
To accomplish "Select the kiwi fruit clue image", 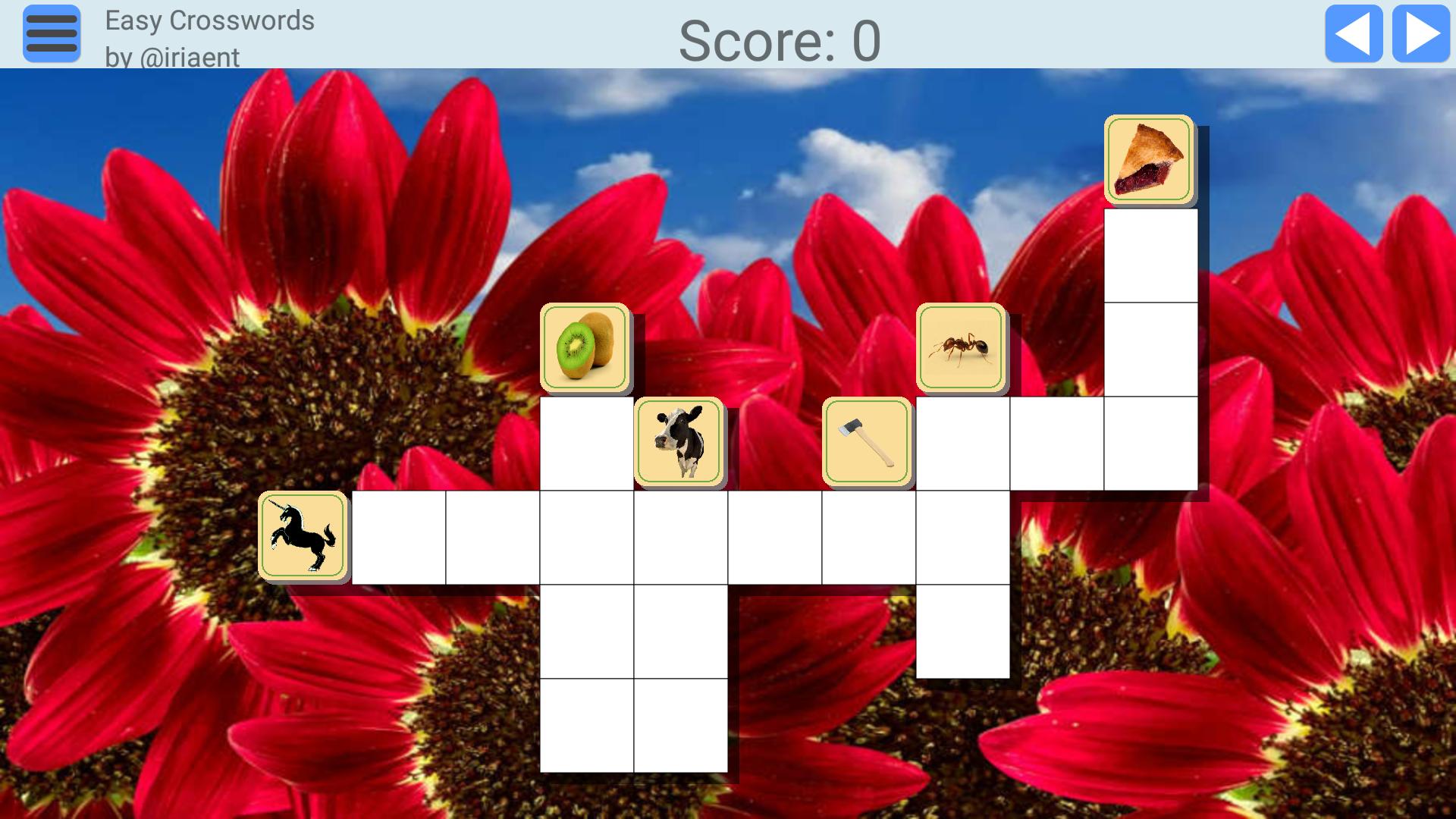I will 584,345.
